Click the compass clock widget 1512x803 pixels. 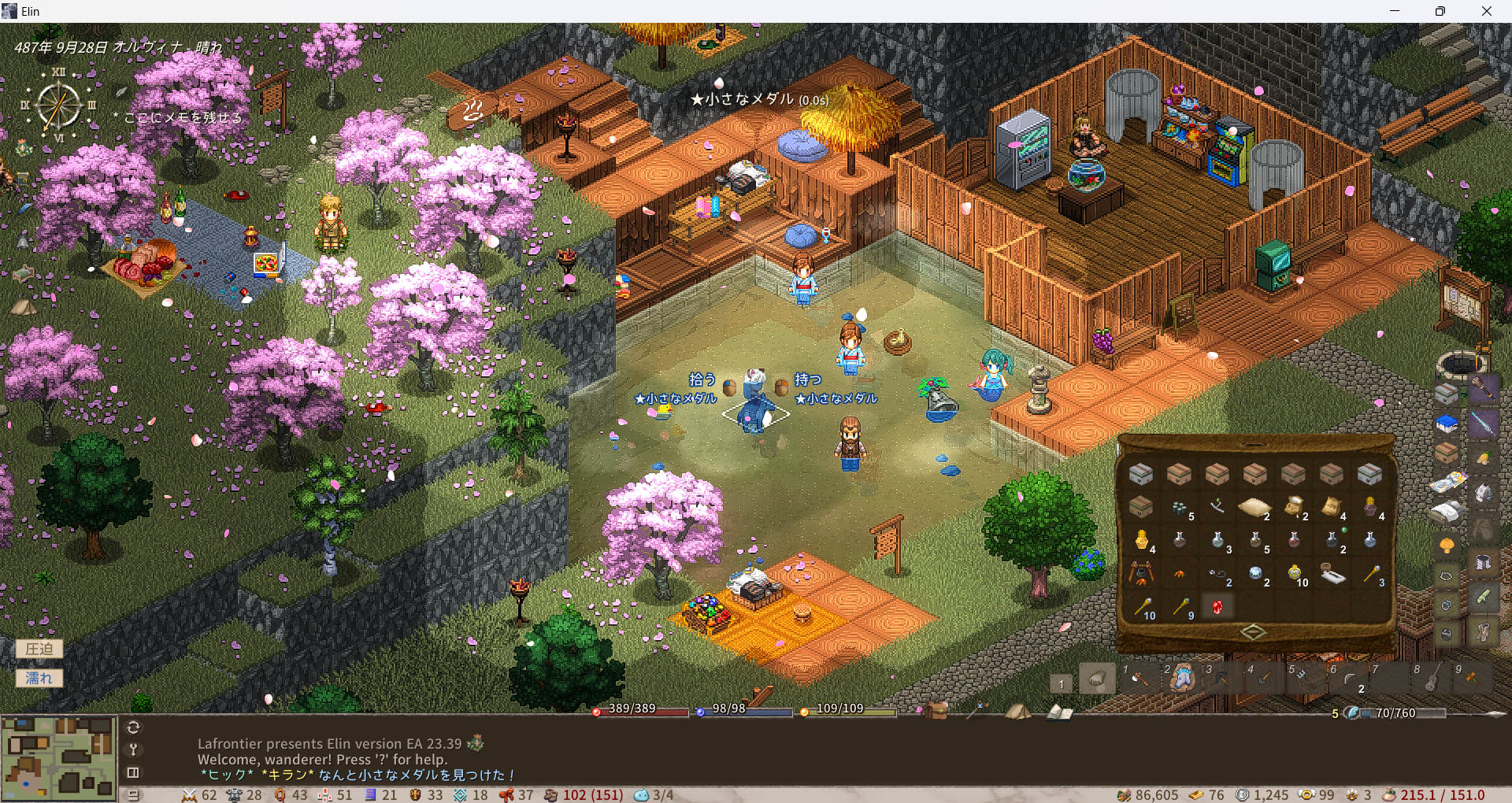[58, 105]
